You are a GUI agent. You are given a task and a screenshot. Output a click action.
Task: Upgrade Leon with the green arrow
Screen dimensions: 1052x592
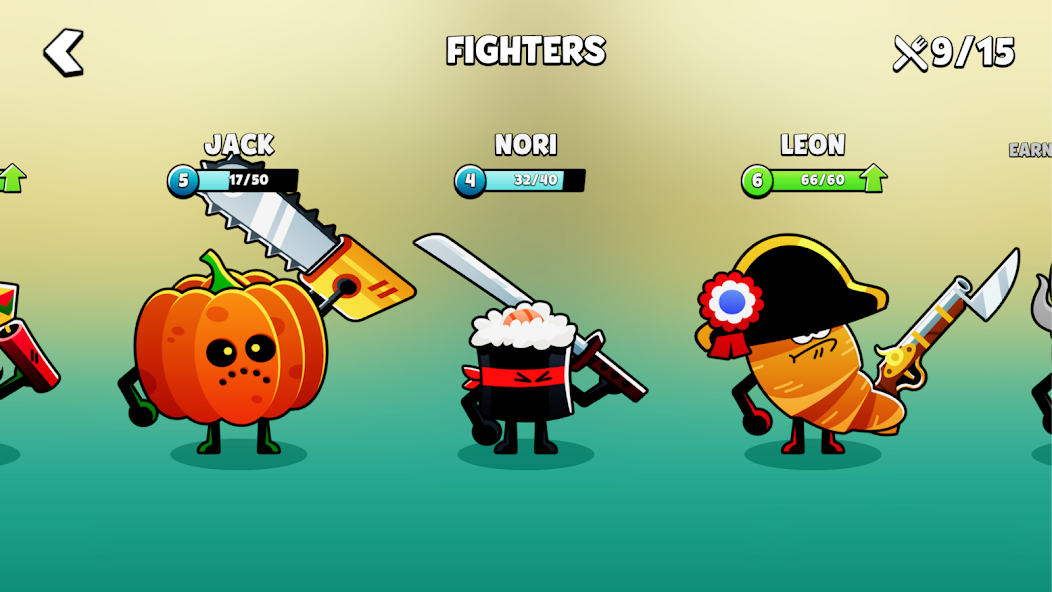tap(873, 178)
